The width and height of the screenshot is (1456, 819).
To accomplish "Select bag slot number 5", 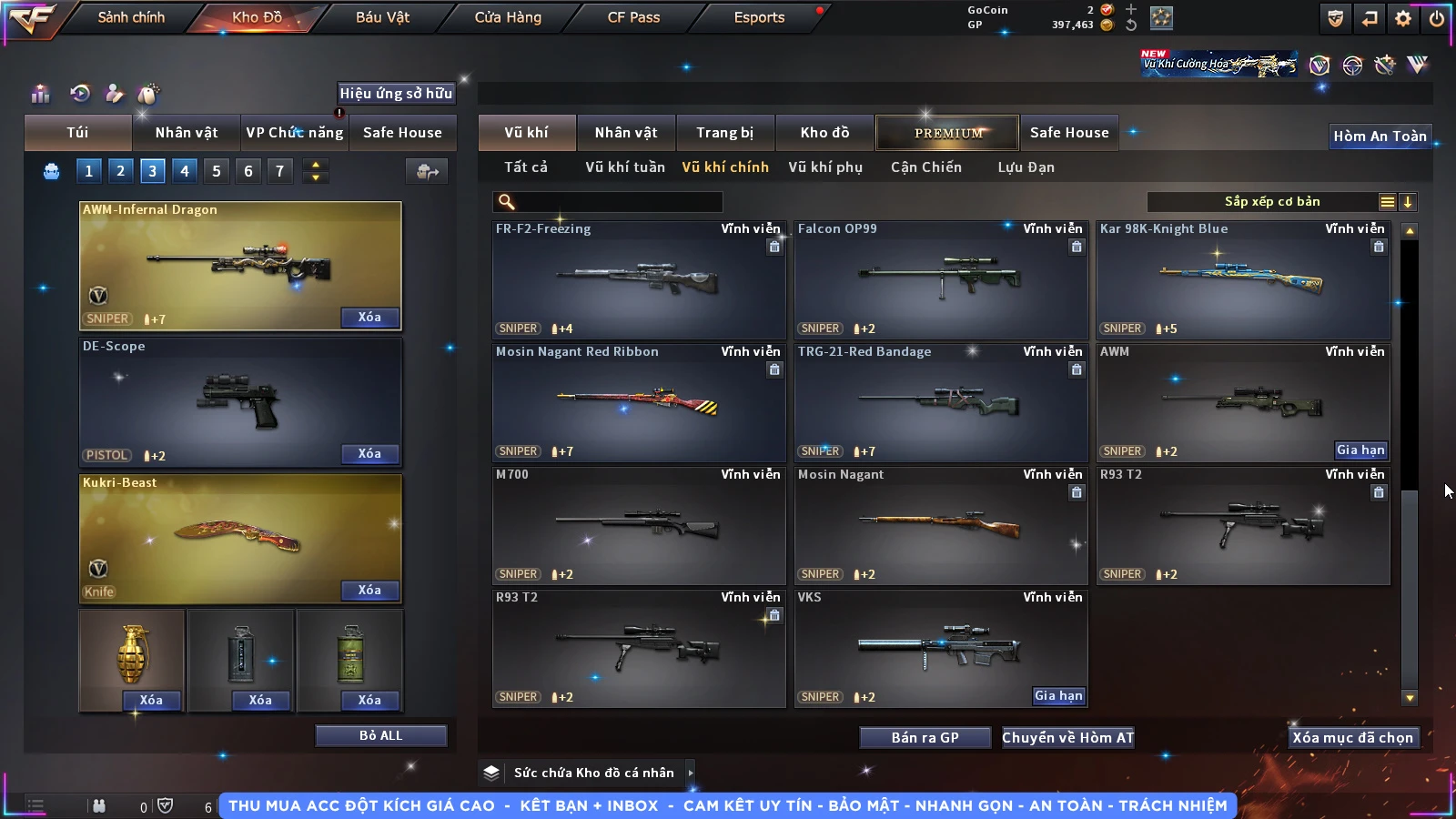I will point(217,170).
